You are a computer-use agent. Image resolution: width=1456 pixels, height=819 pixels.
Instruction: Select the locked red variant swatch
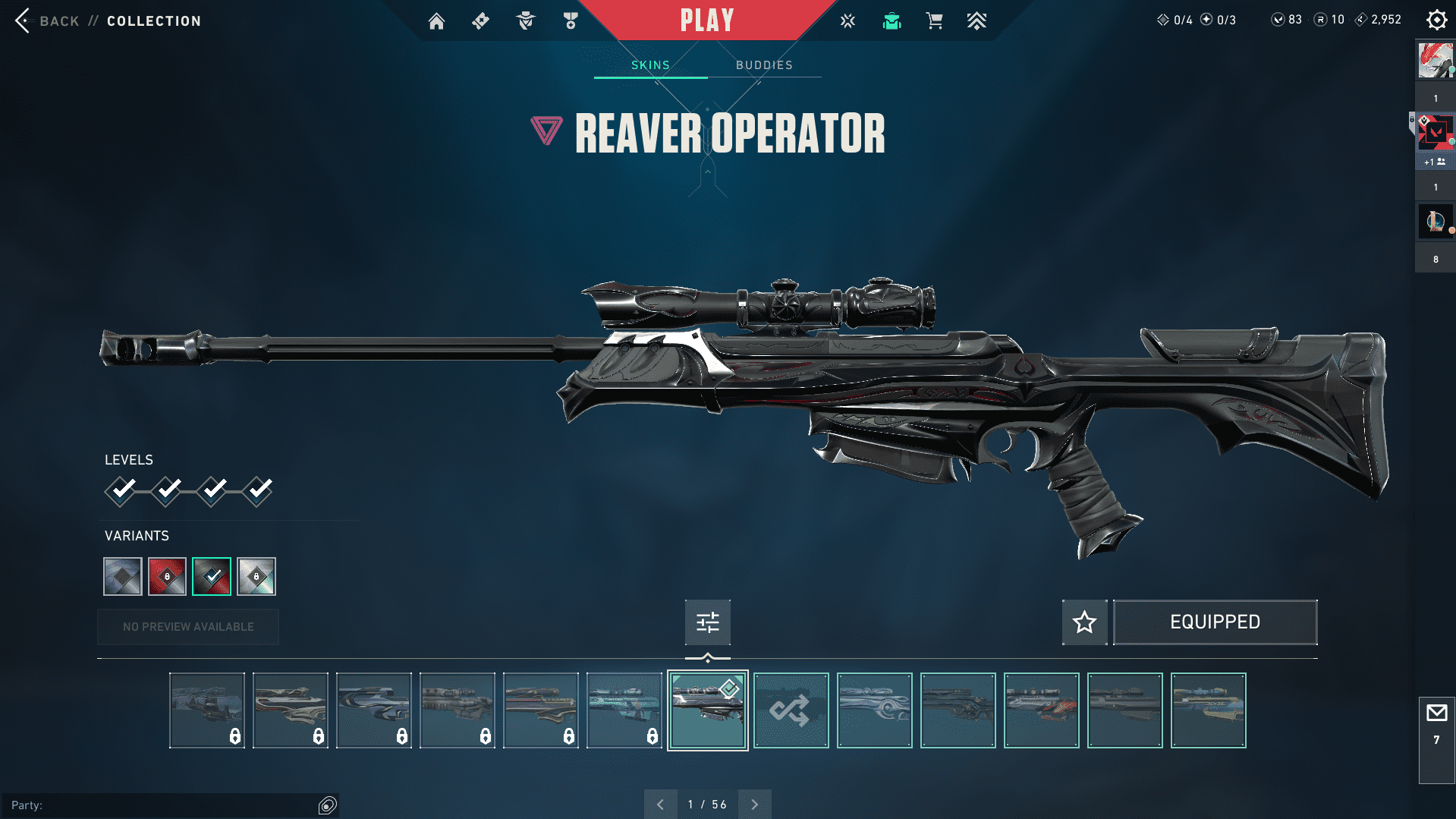(167, 577)
